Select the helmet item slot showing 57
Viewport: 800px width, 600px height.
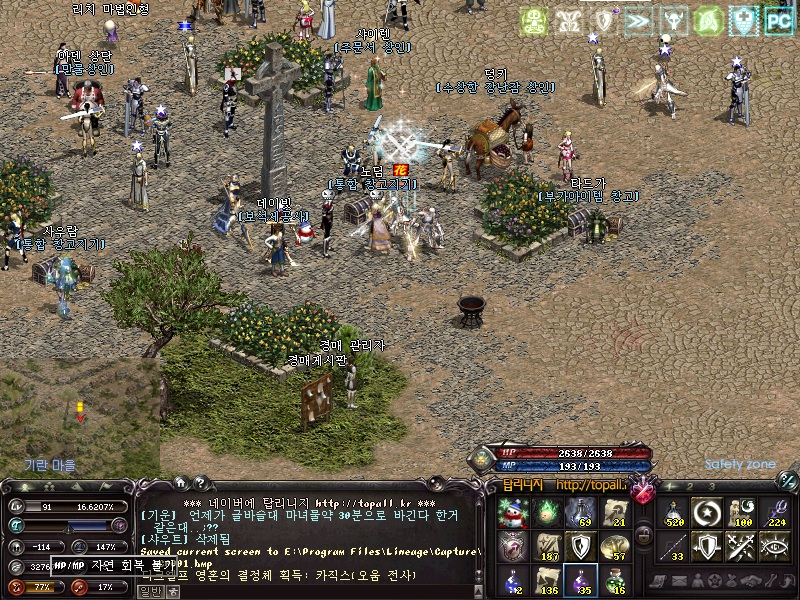[614, 547]
